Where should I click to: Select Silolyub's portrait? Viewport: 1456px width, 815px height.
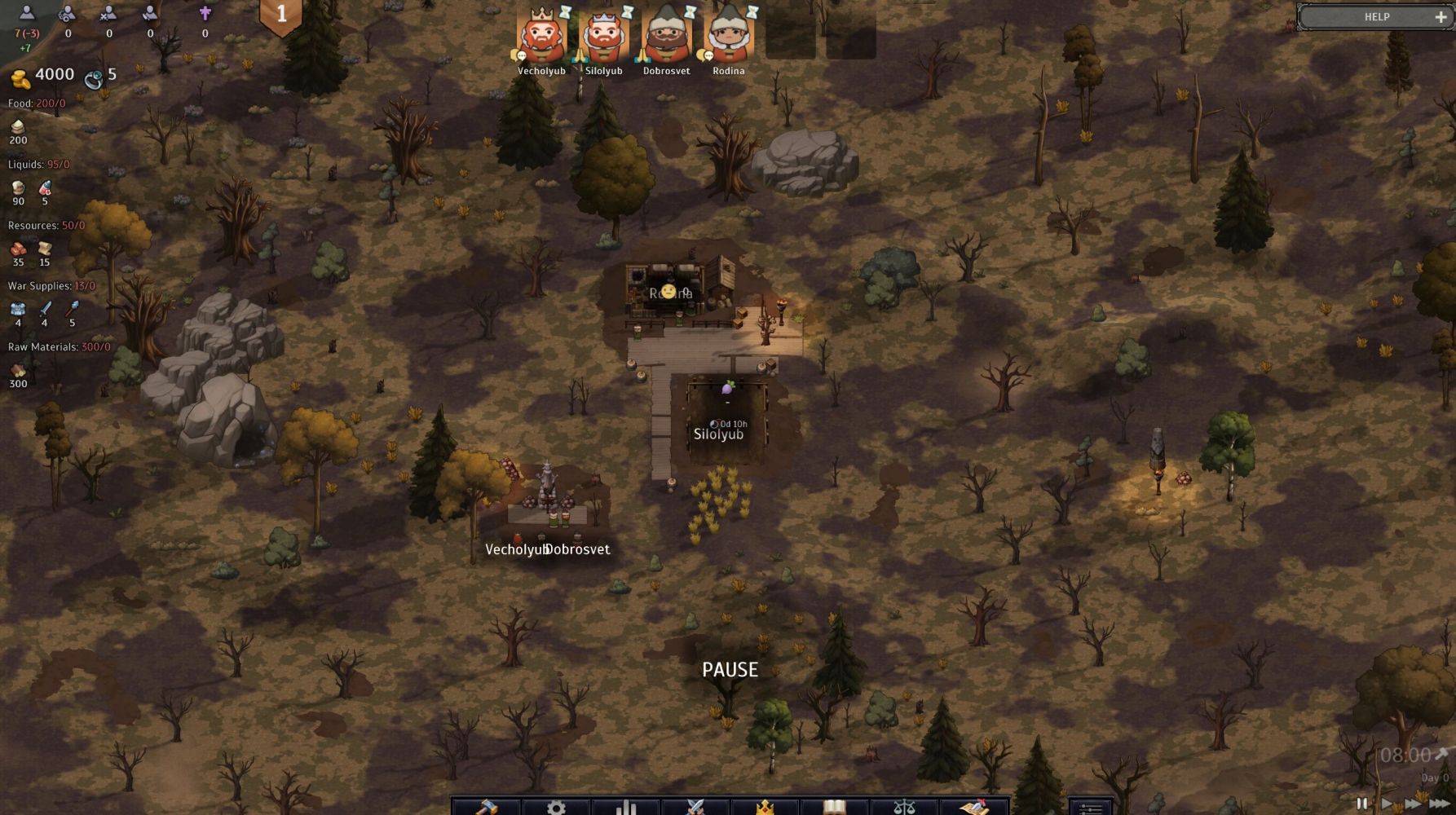point(604,37)
